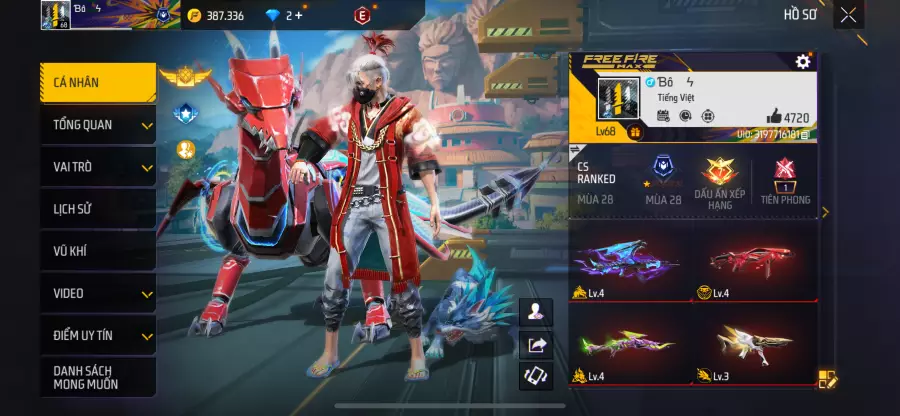The height and width of the screenshot is (416, 900).
Task: Close the Hồ Sơ profile screen
Action: pos(848,14)
